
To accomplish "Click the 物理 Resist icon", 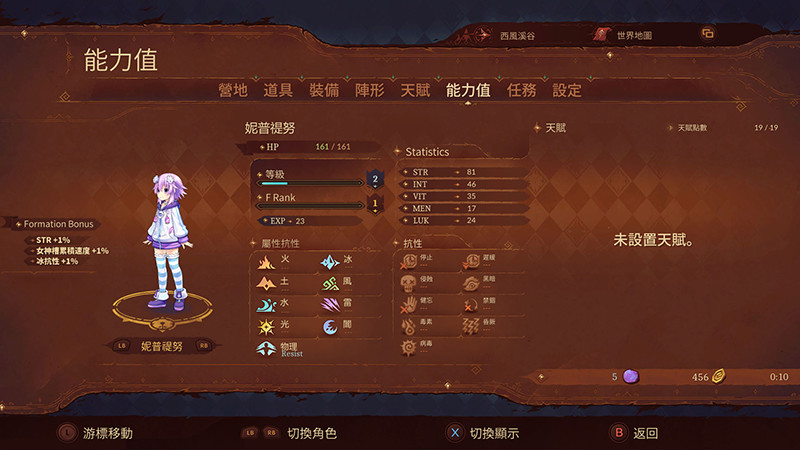I will [267, 349].
